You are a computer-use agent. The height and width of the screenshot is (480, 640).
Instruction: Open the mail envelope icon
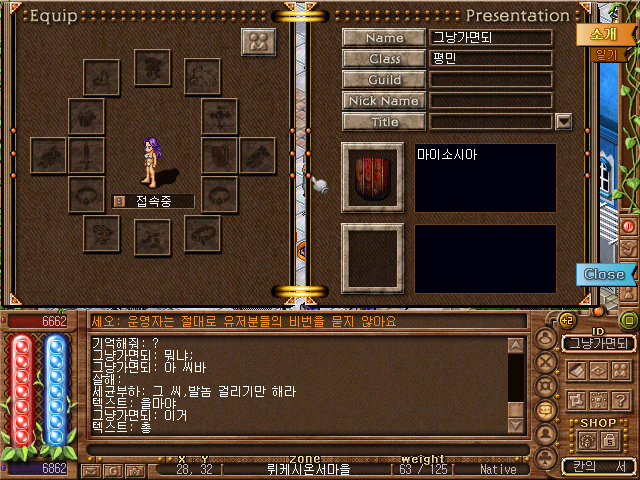pyautogui.click(x=91, y=469)
